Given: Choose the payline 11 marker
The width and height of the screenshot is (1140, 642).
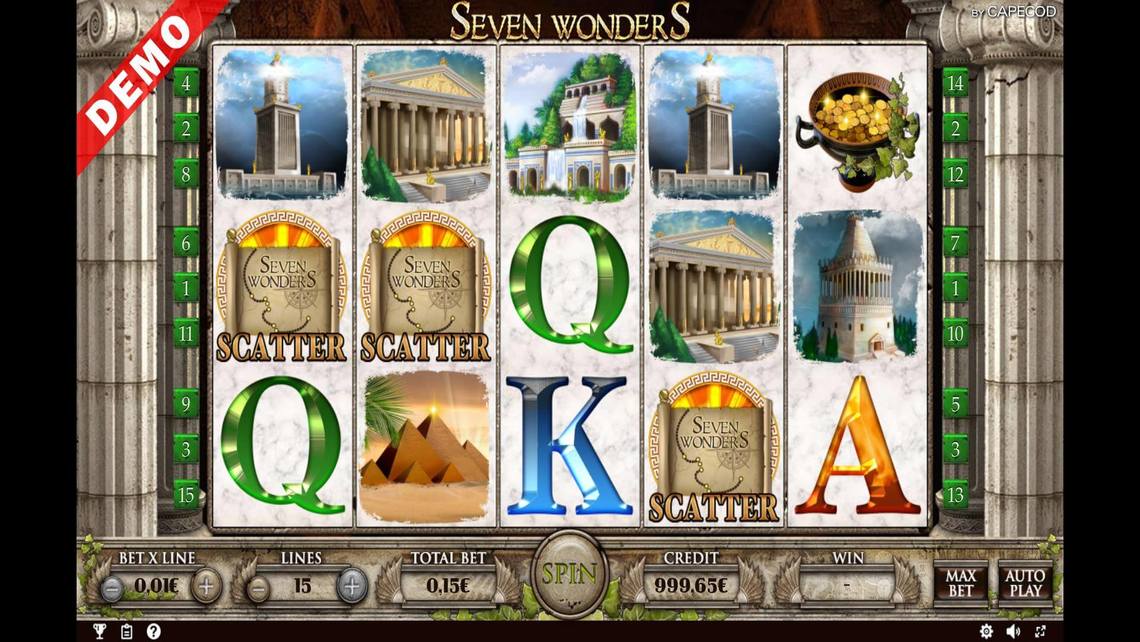Looking at the screenshot, I should click(x=186, y=333).
